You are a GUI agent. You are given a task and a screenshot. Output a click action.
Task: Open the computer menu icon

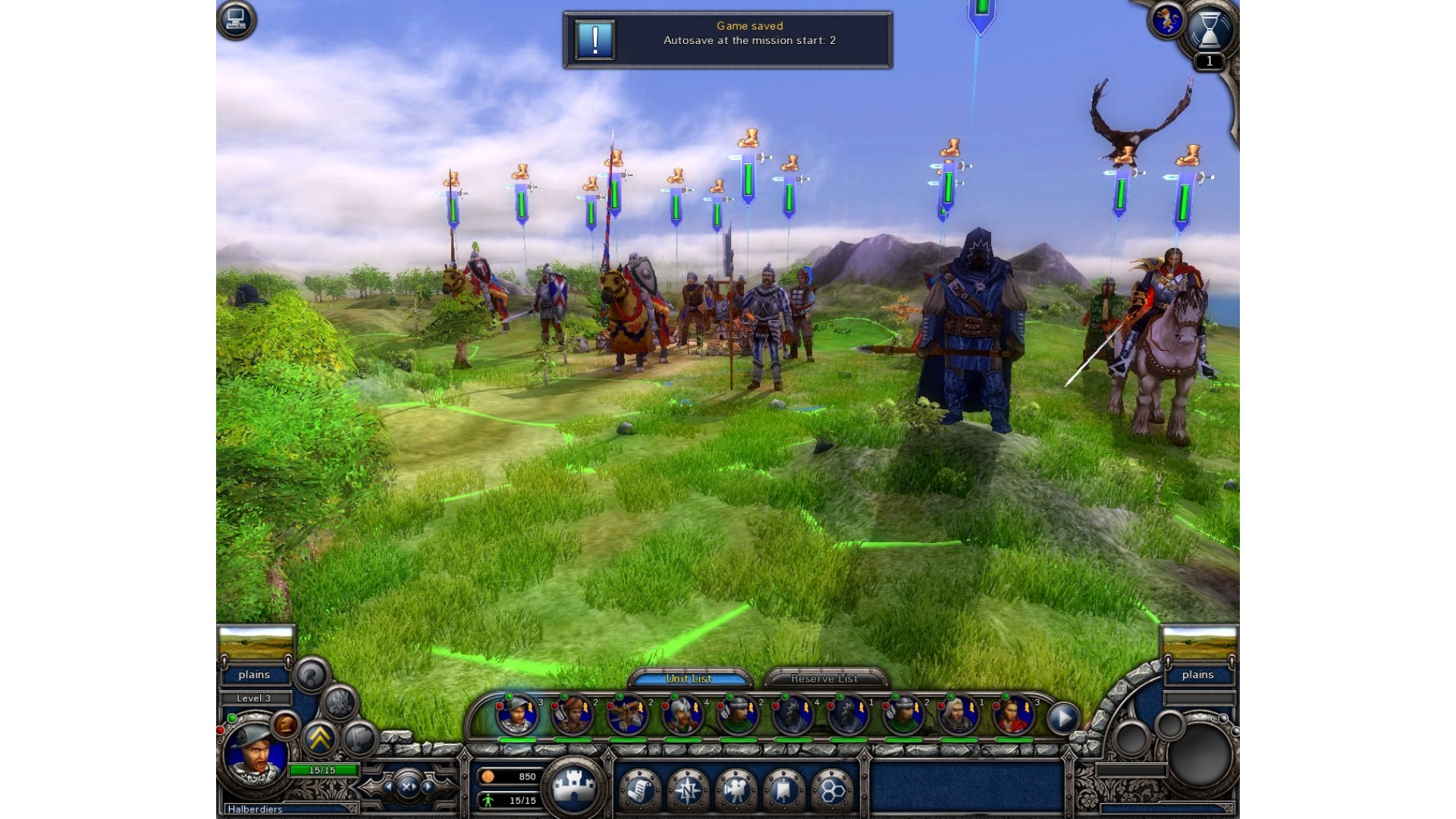(237, 19)
